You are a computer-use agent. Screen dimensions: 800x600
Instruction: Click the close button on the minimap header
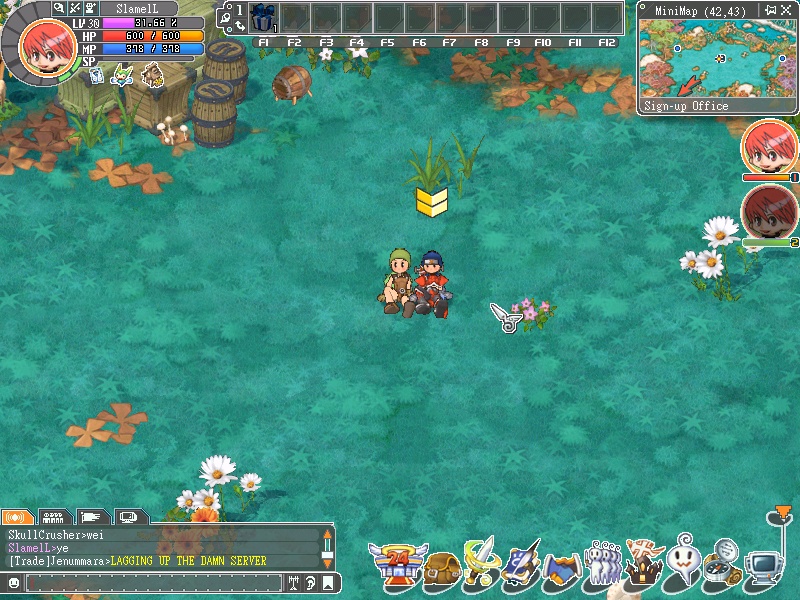[x=787, y=10]
